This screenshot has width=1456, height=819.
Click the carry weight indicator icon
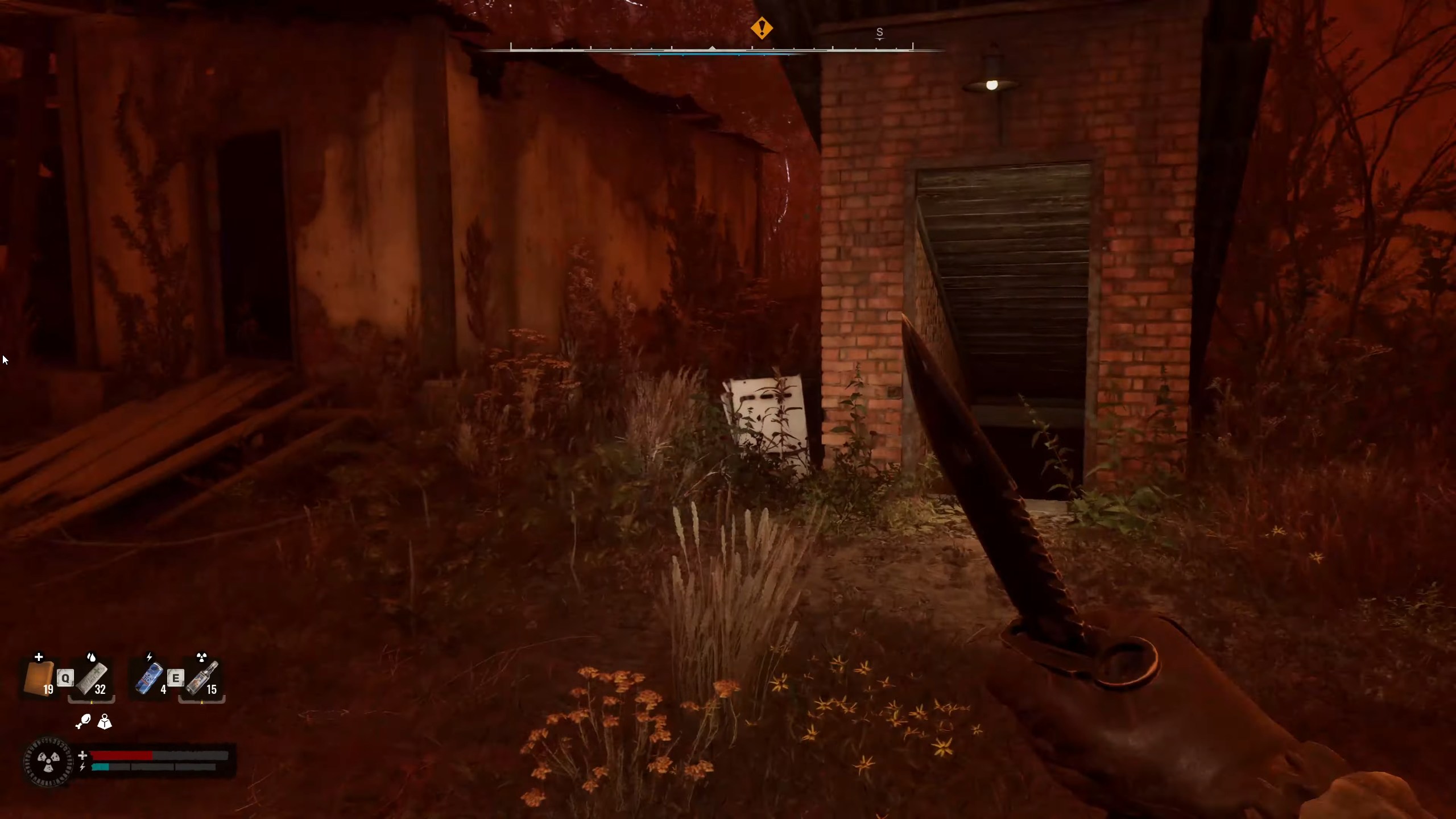coord(105,722)
